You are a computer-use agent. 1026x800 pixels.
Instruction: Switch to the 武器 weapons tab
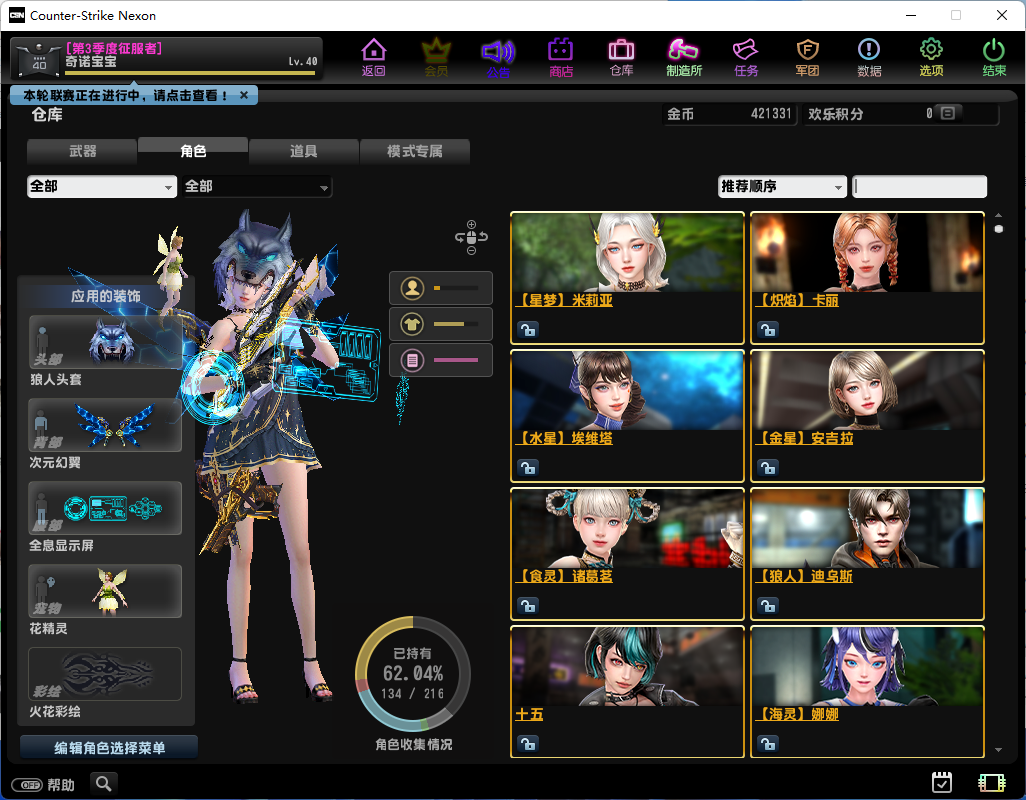click(x=83, y=152)
